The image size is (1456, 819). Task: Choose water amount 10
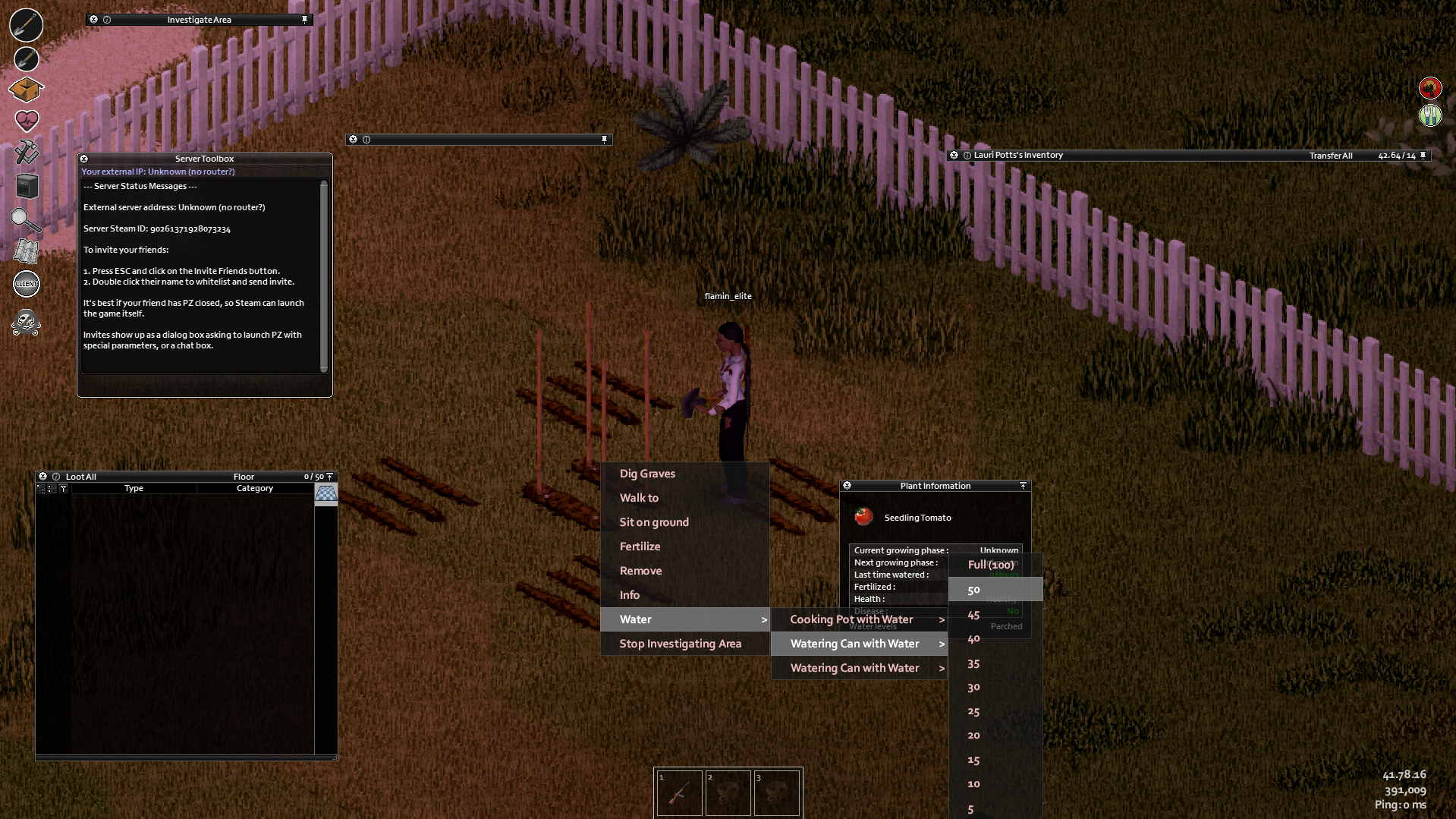coord(973,784)
